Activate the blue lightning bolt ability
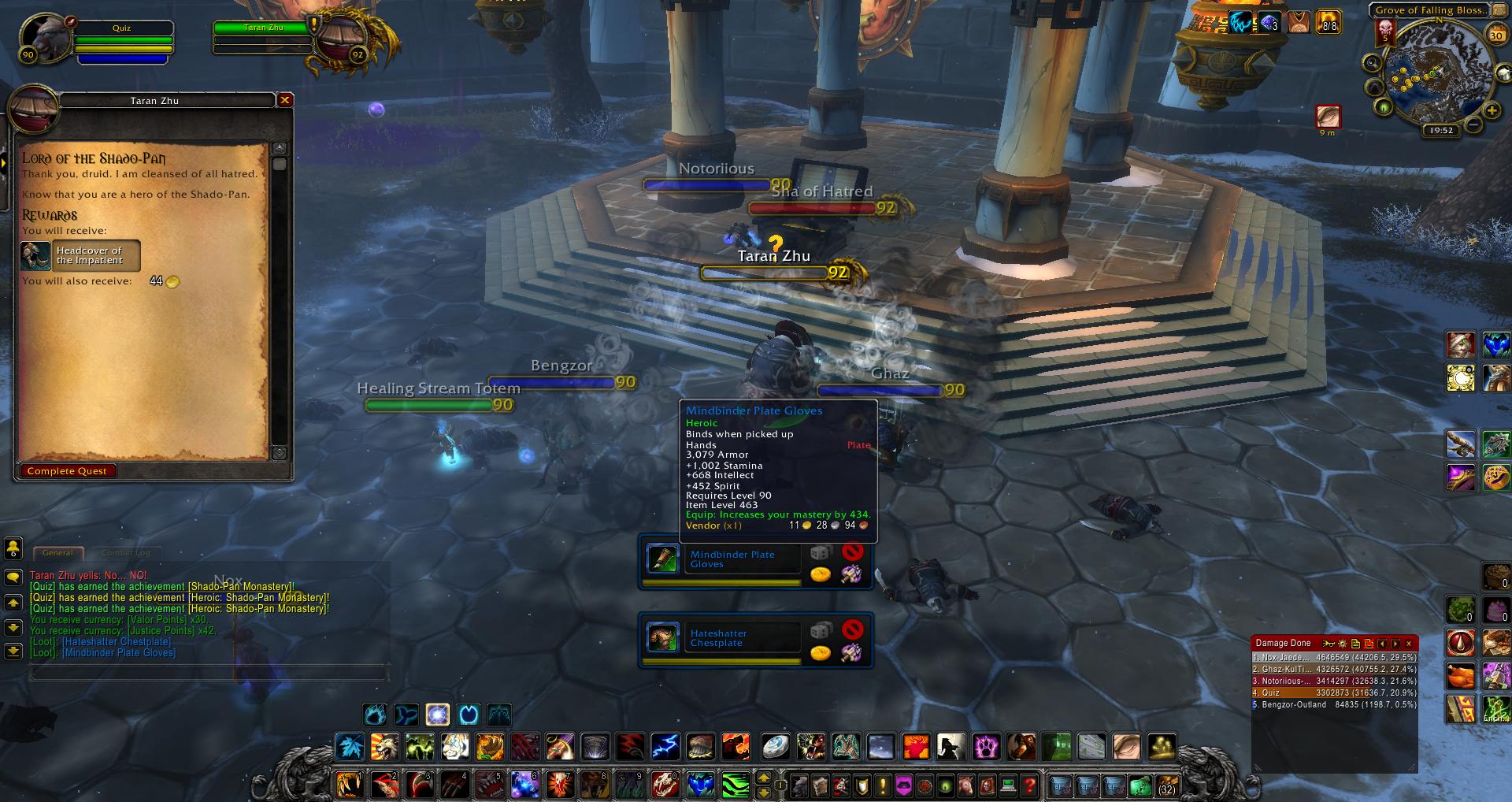 coord(665,745)
